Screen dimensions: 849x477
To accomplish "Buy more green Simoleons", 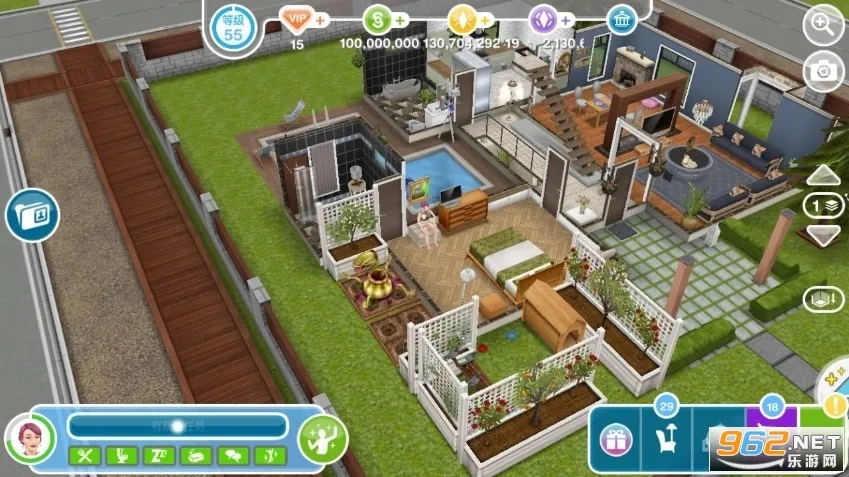I will [400, 19].
